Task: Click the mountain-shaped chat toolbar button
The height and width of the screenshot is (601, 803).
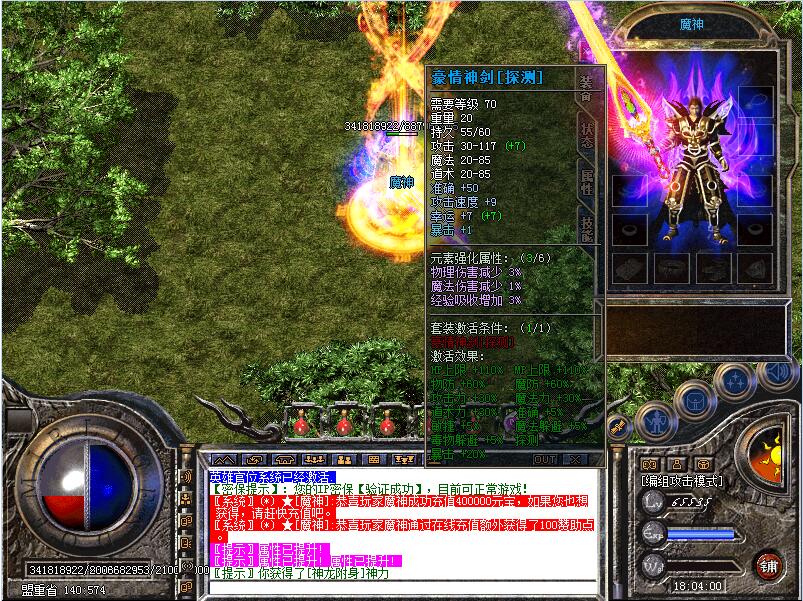Action: (x=223, y=459)
